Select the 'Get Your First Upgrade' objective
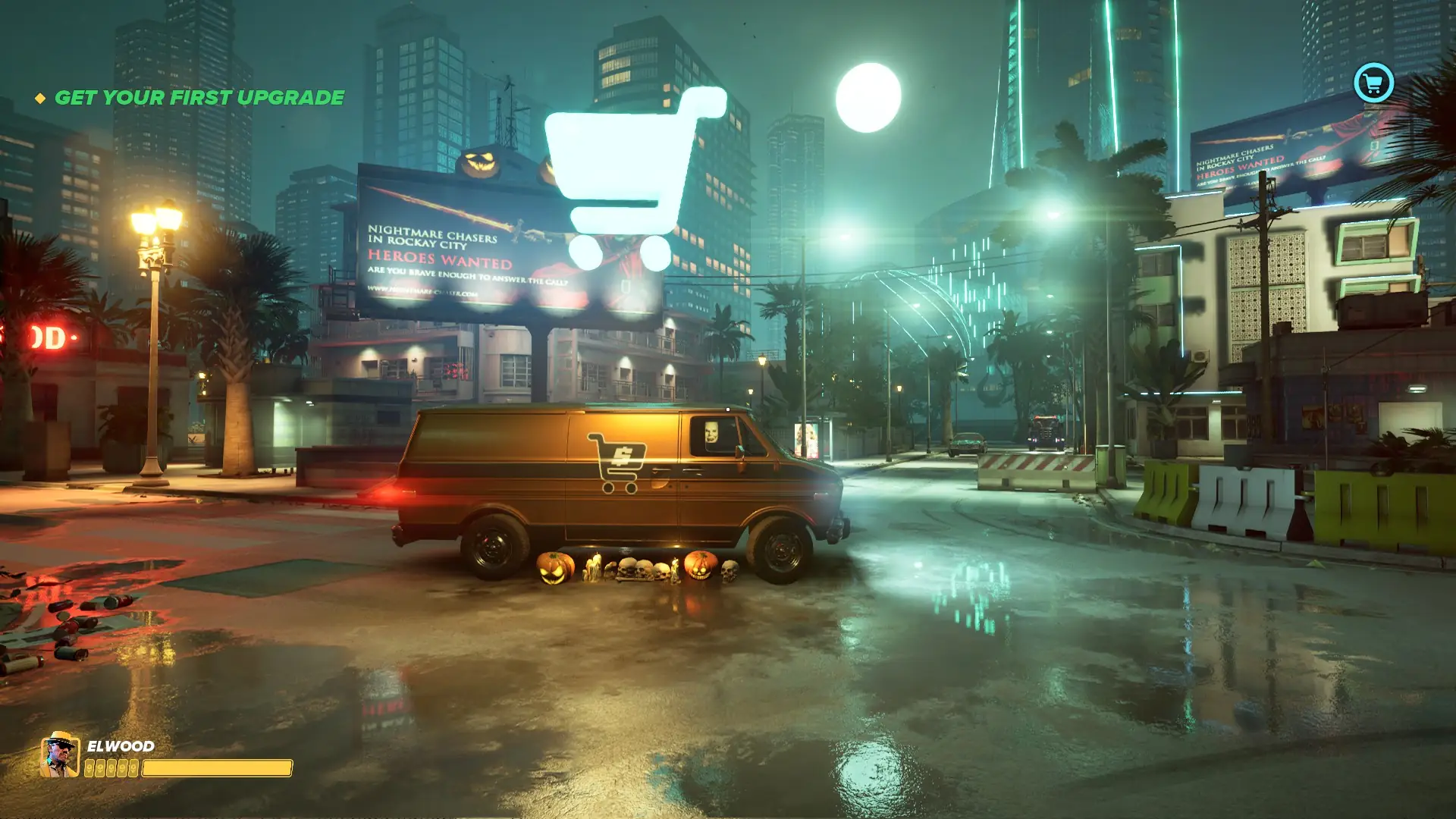The image size is (1456, 819). 199,98
